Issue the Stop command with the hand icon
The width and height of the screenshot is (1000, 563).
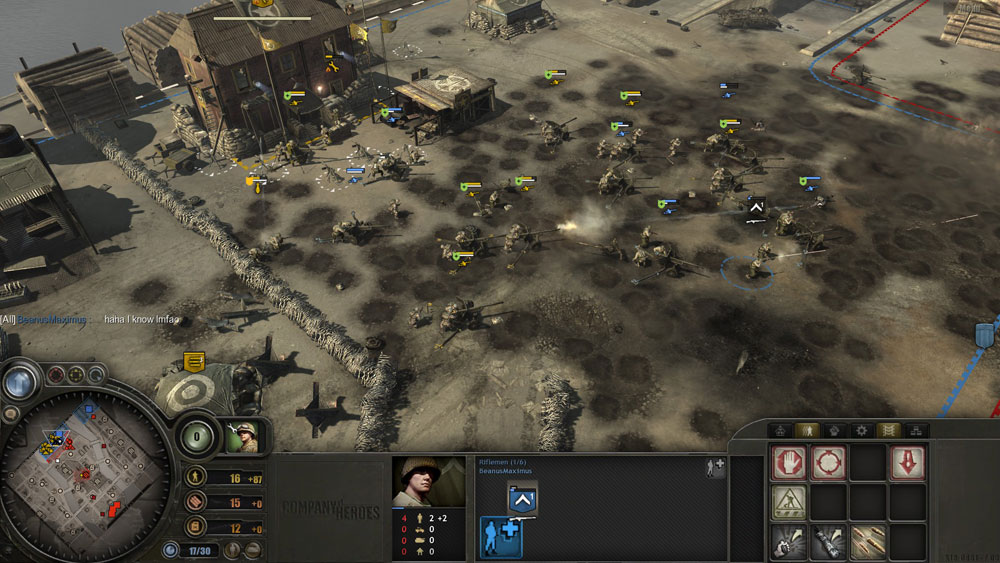(x=789, y=463)
